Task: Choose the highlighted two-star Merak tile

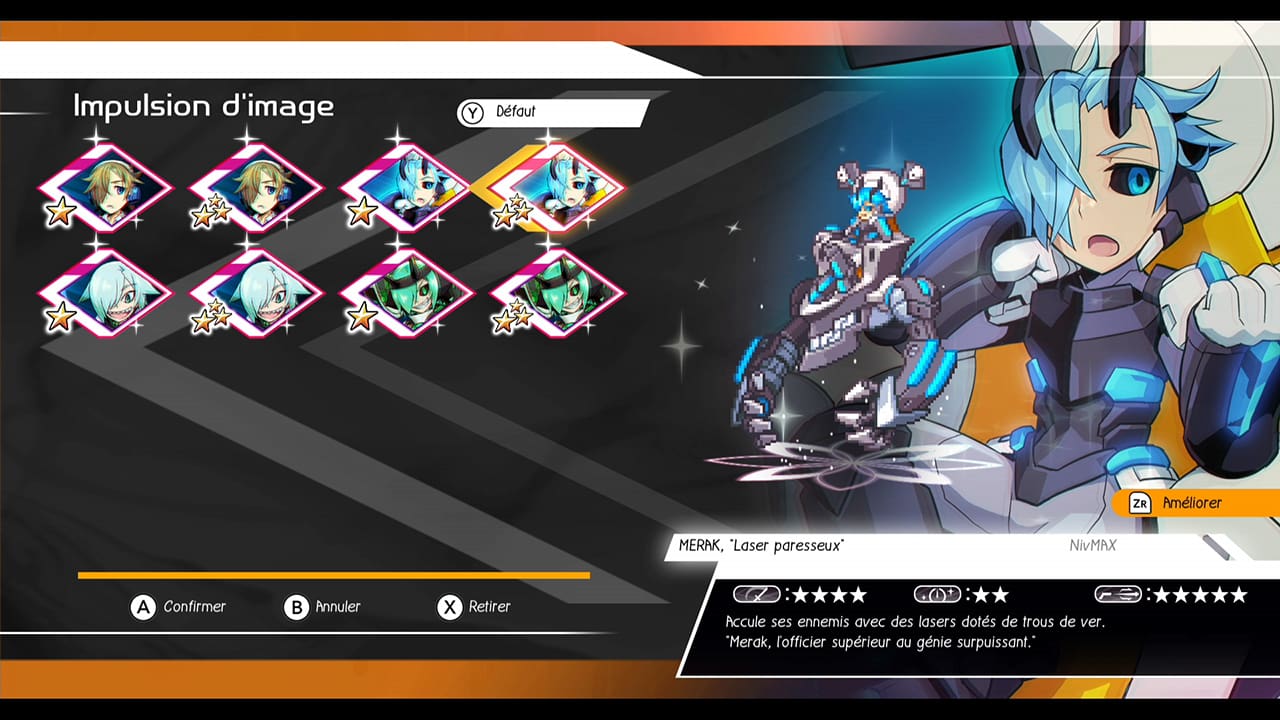Action: (x=556, y=188)
